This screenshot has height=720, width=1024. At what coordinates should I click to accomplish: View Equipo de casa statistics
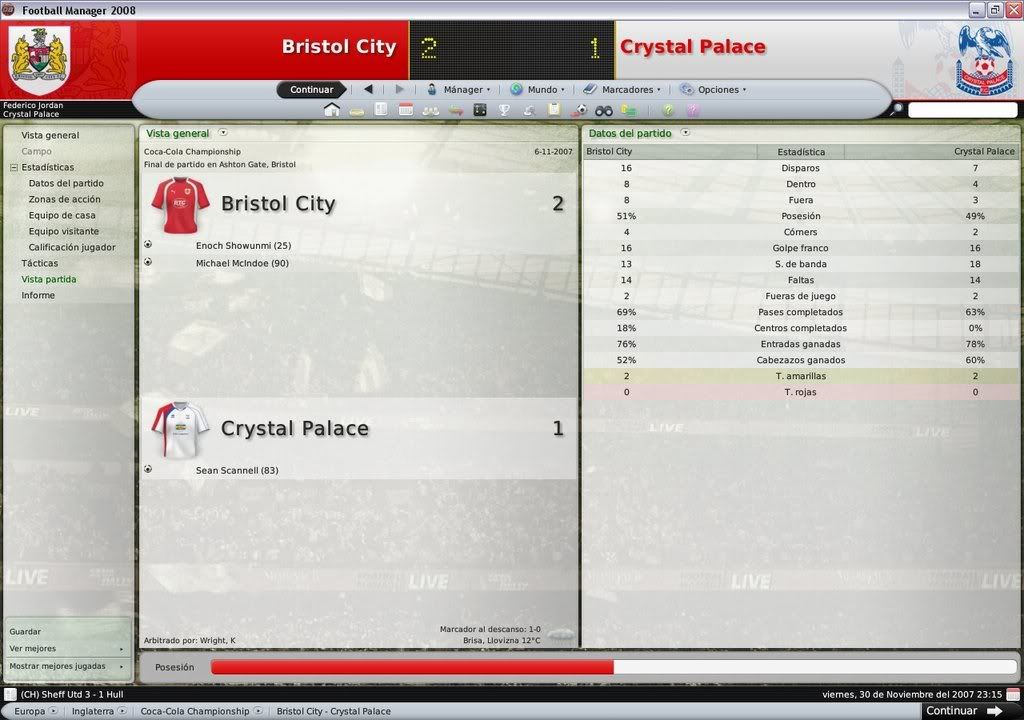pyautogui.click(x=62, y=215)
